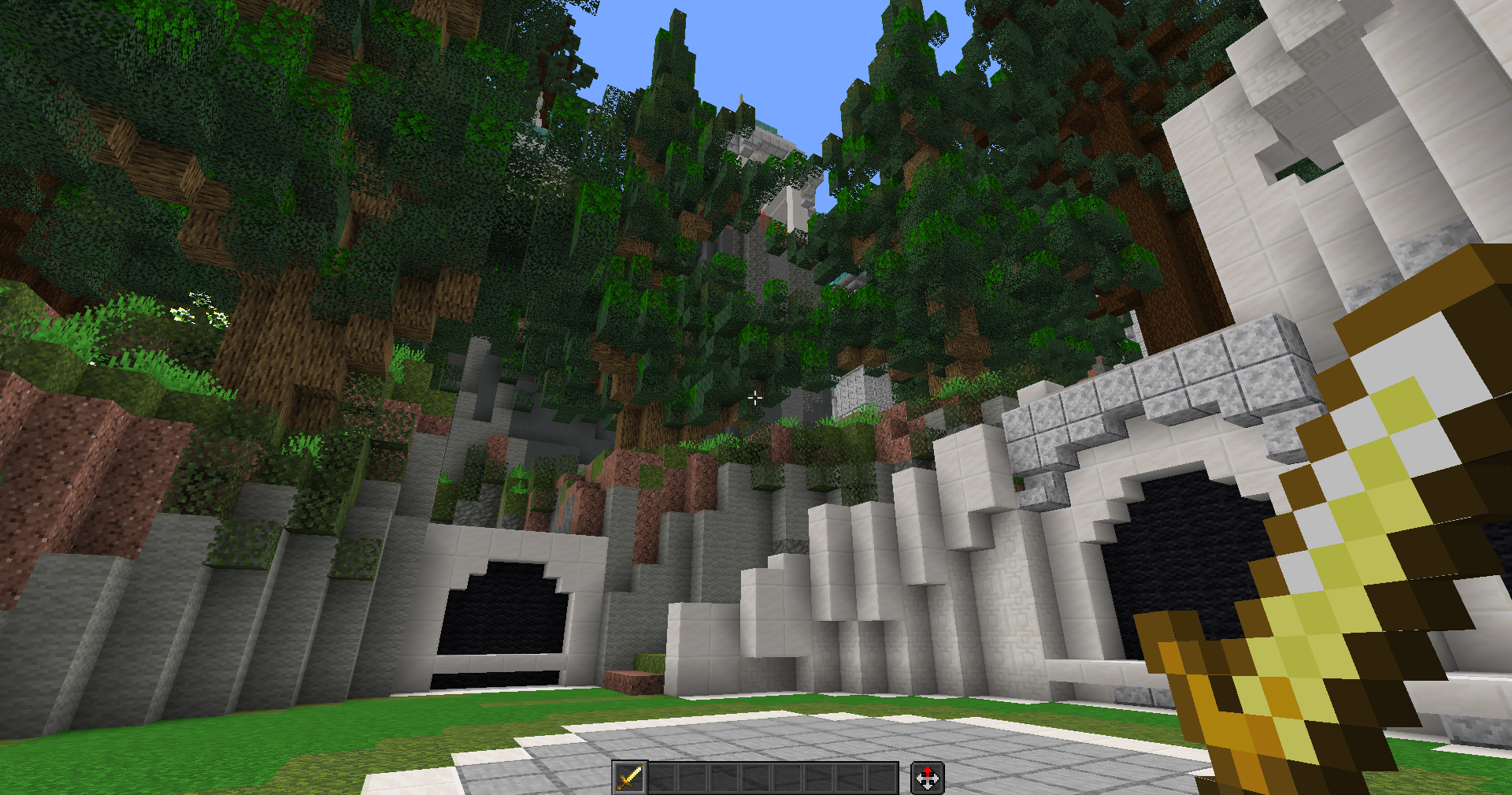1512x795 pixels.
Task: Select the golden sword hotbar slot
Action: (629, 778)
